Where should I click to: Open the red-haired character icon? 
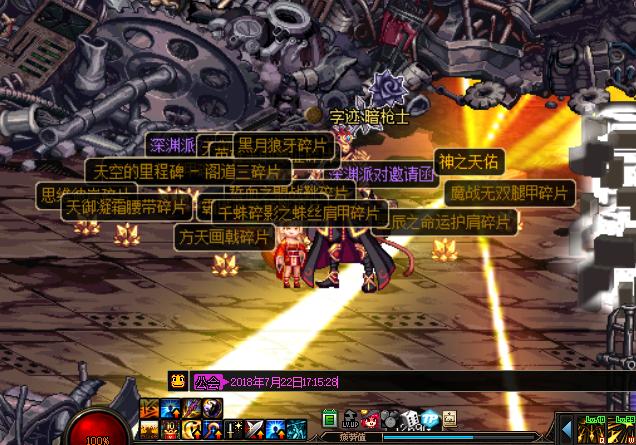(x=372, y=418)
